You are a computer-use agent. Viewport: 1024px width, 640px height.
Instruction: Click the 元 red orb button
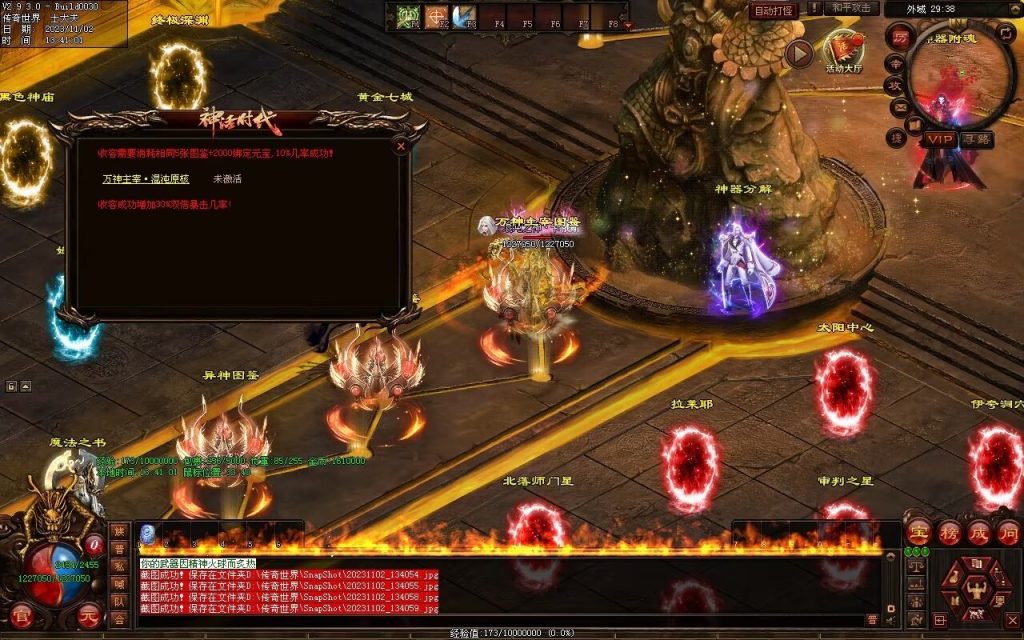pos(89,615)
